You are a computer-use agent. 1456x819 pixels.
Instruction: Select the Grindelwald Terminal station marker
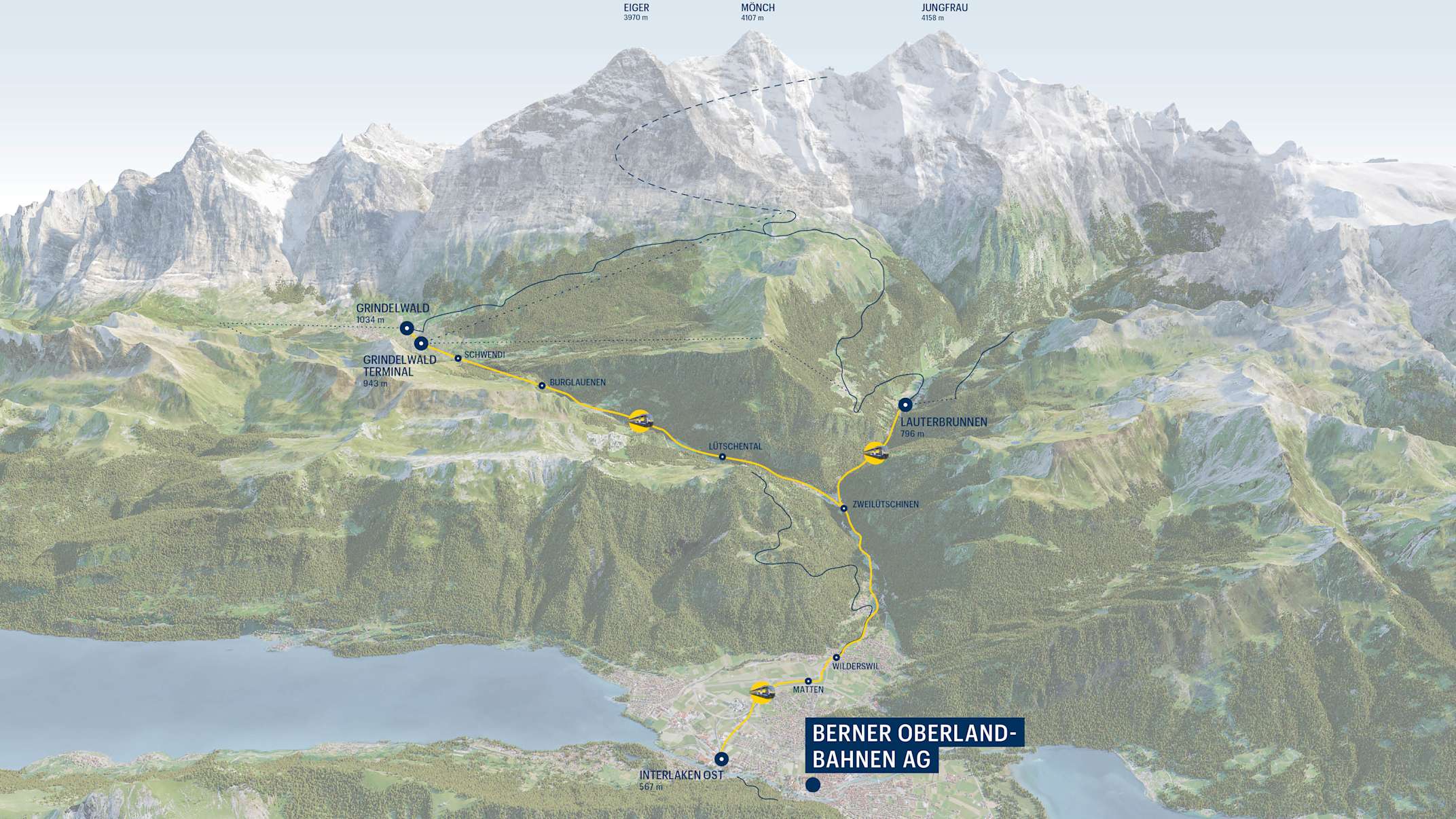421,343
